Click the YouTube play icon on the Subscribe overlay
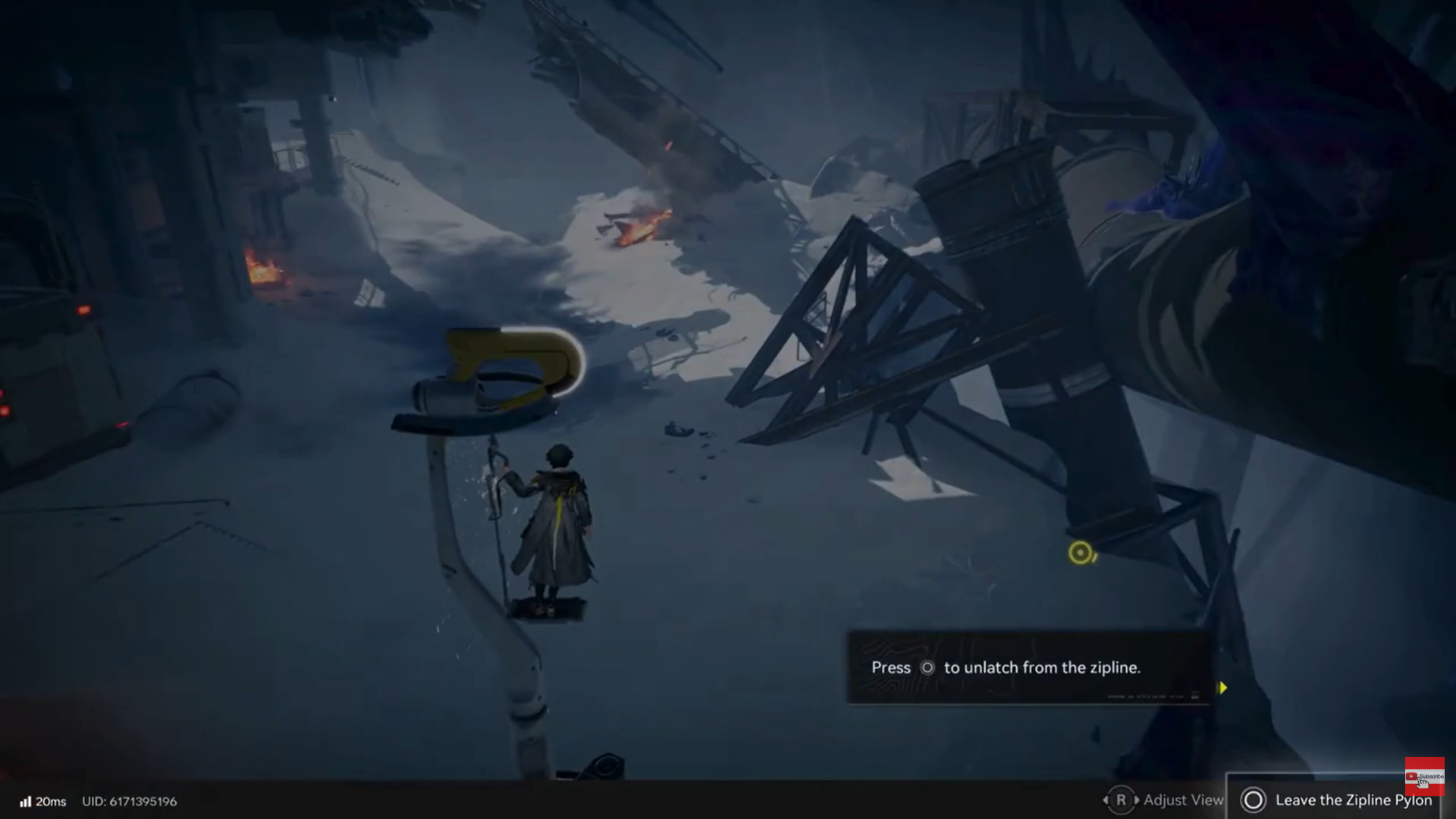 point(1411,777)
